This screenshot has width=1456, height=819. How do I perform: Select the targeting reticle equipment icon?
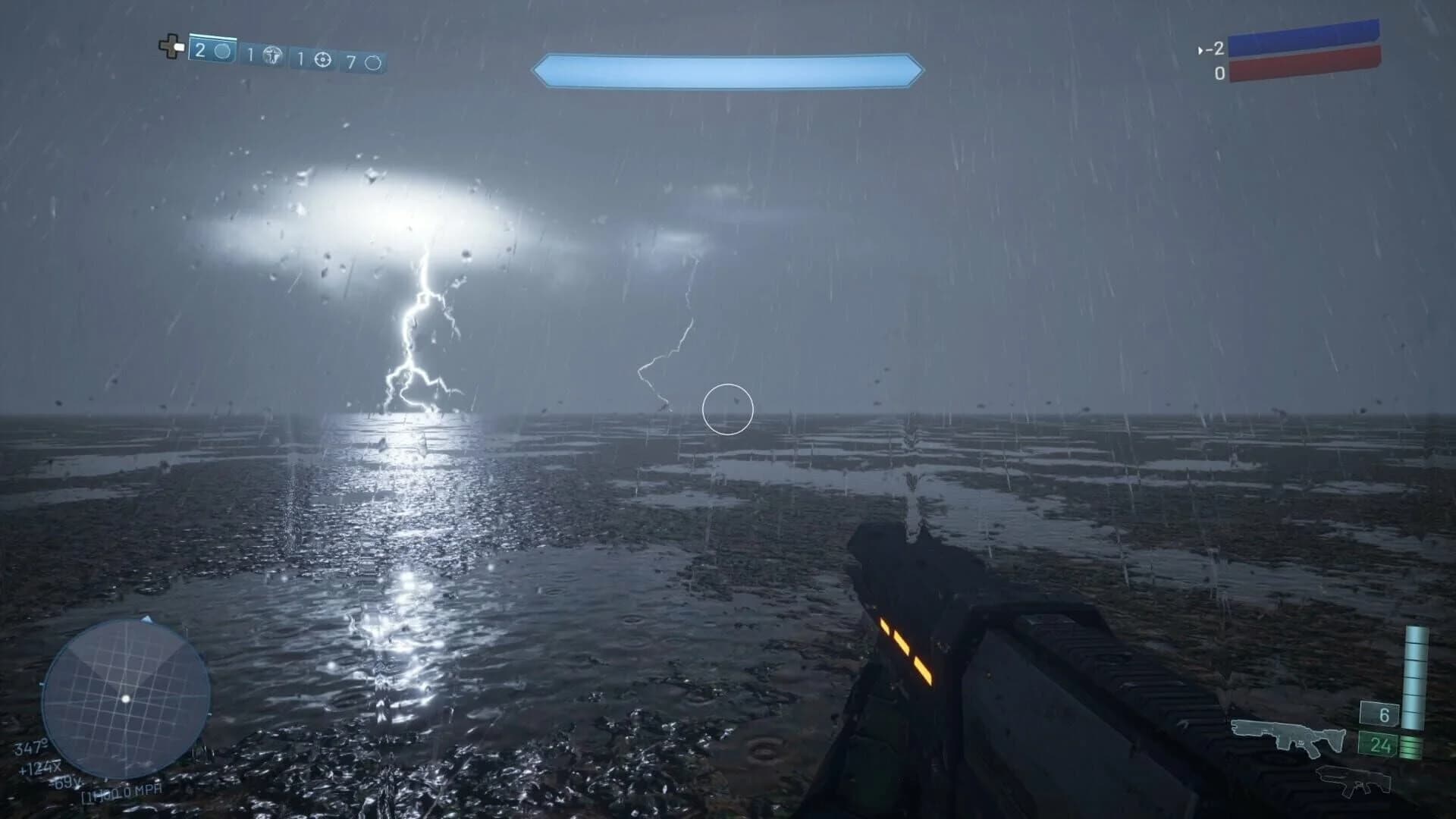(322, 55)
